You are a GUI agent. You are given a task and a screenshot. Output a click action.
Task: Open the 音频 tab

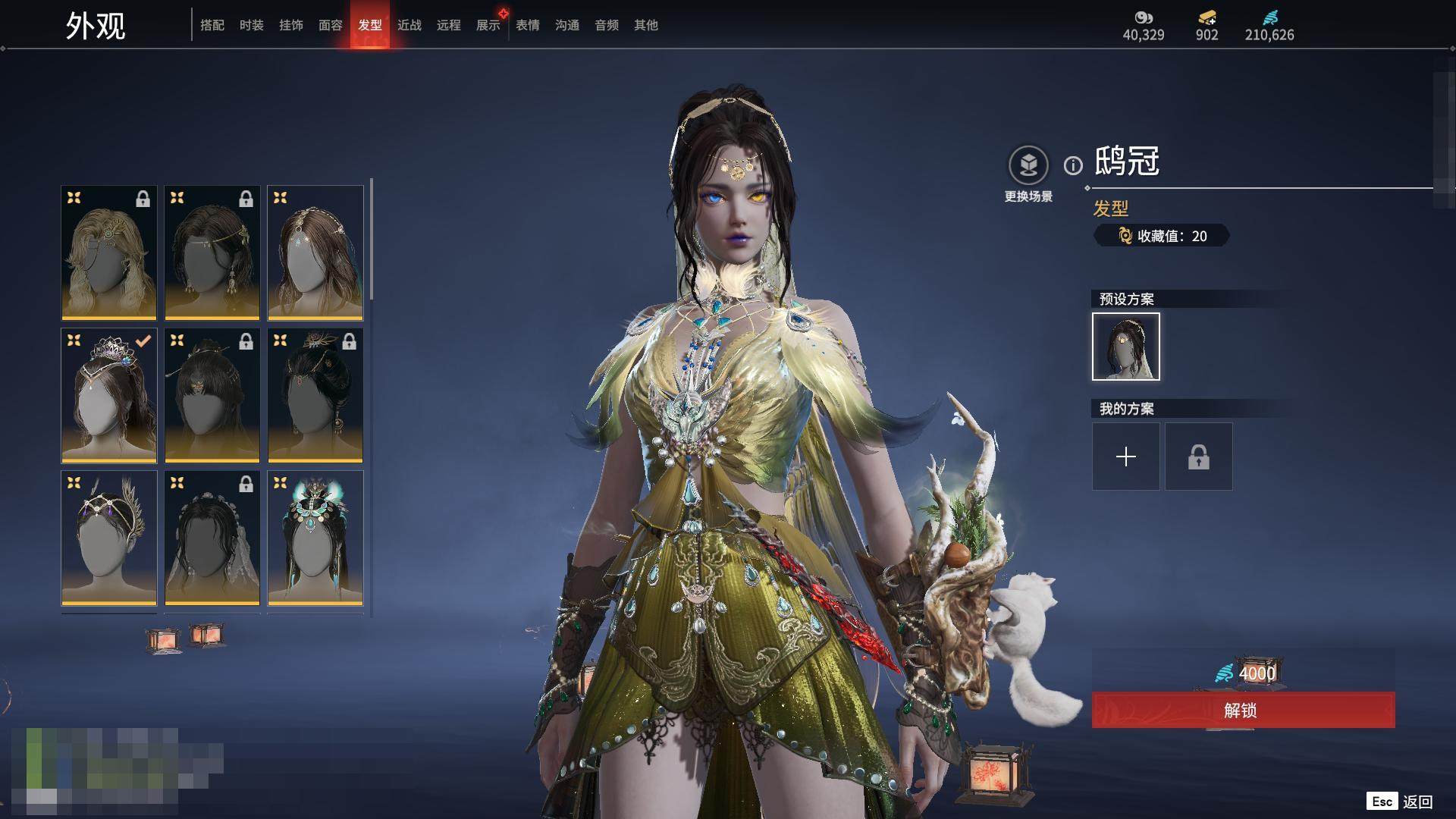point(607,26)
